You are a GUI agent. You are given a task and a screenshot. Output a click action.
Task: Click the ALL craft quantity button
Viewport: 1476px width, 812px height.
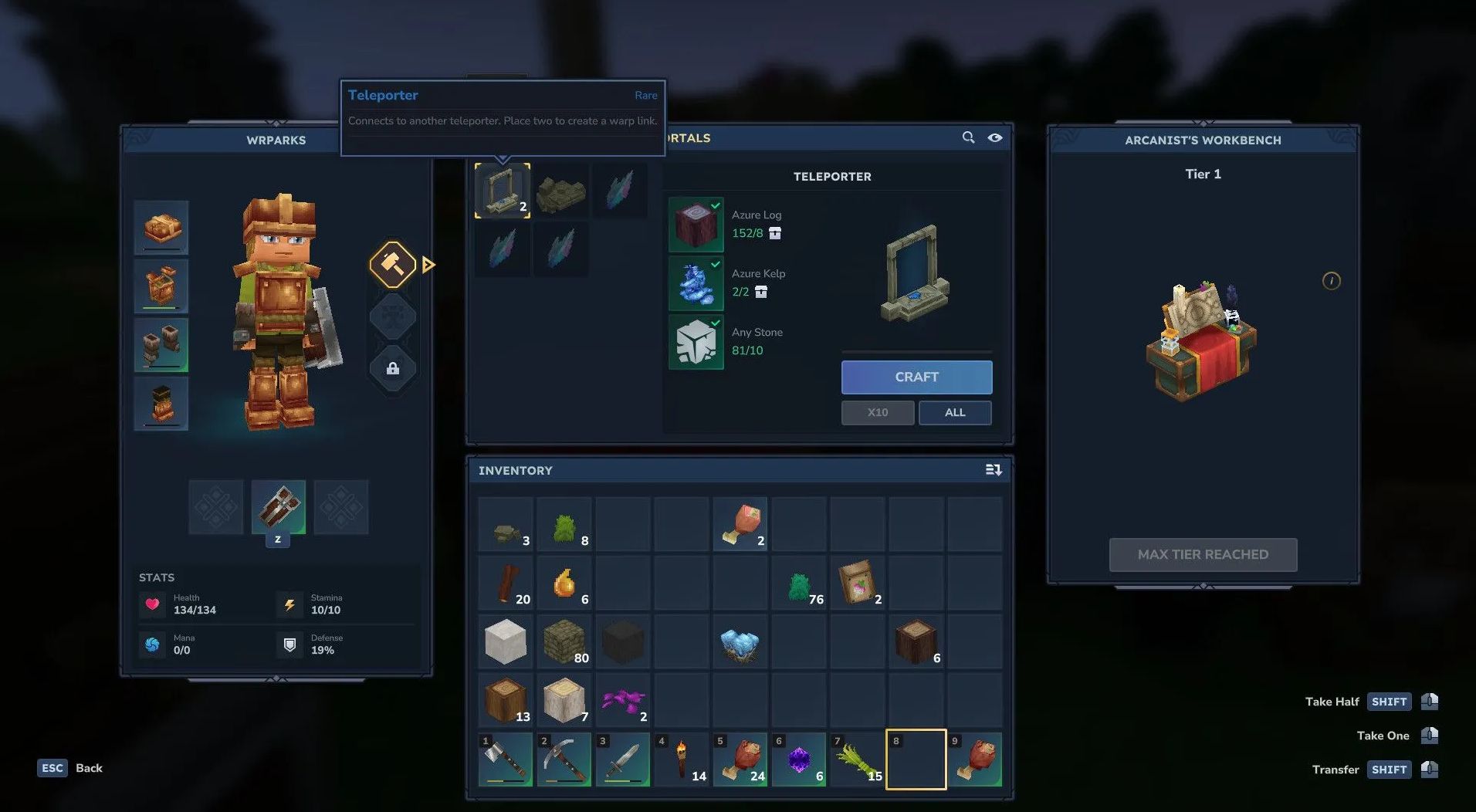point(955,412)
